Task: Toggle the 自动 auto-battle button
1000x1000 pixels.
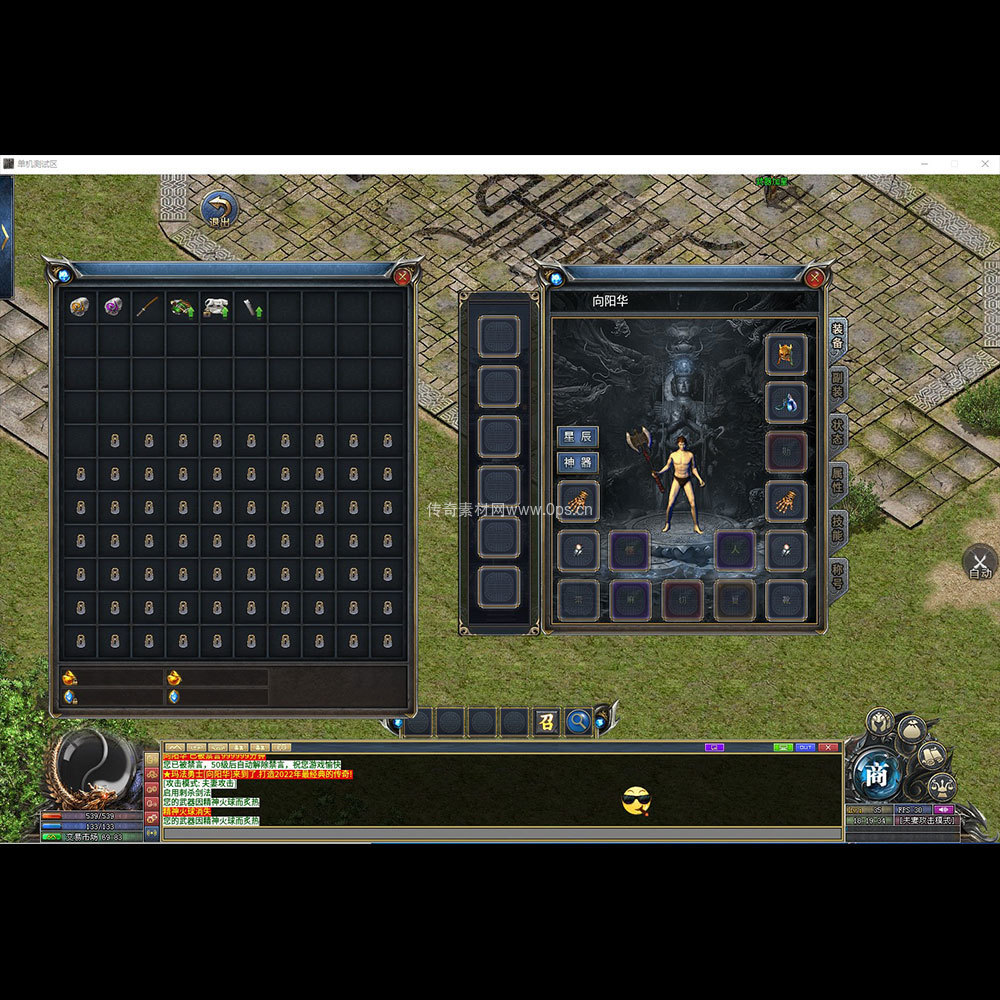Action: 980,563
